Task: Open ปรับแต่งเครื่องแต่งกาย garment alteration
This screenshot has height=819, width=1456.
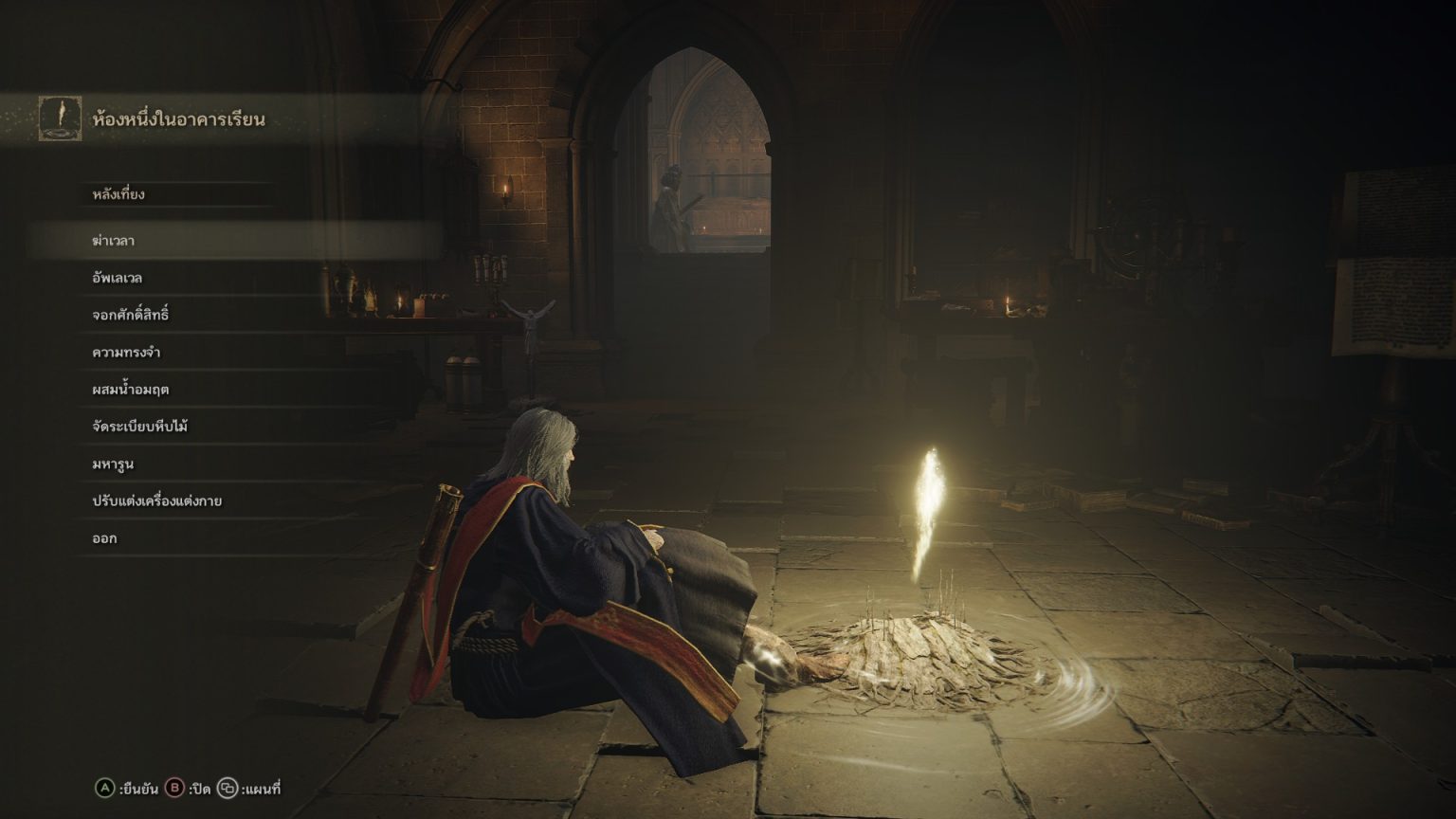Action: (x=157, y=501)
